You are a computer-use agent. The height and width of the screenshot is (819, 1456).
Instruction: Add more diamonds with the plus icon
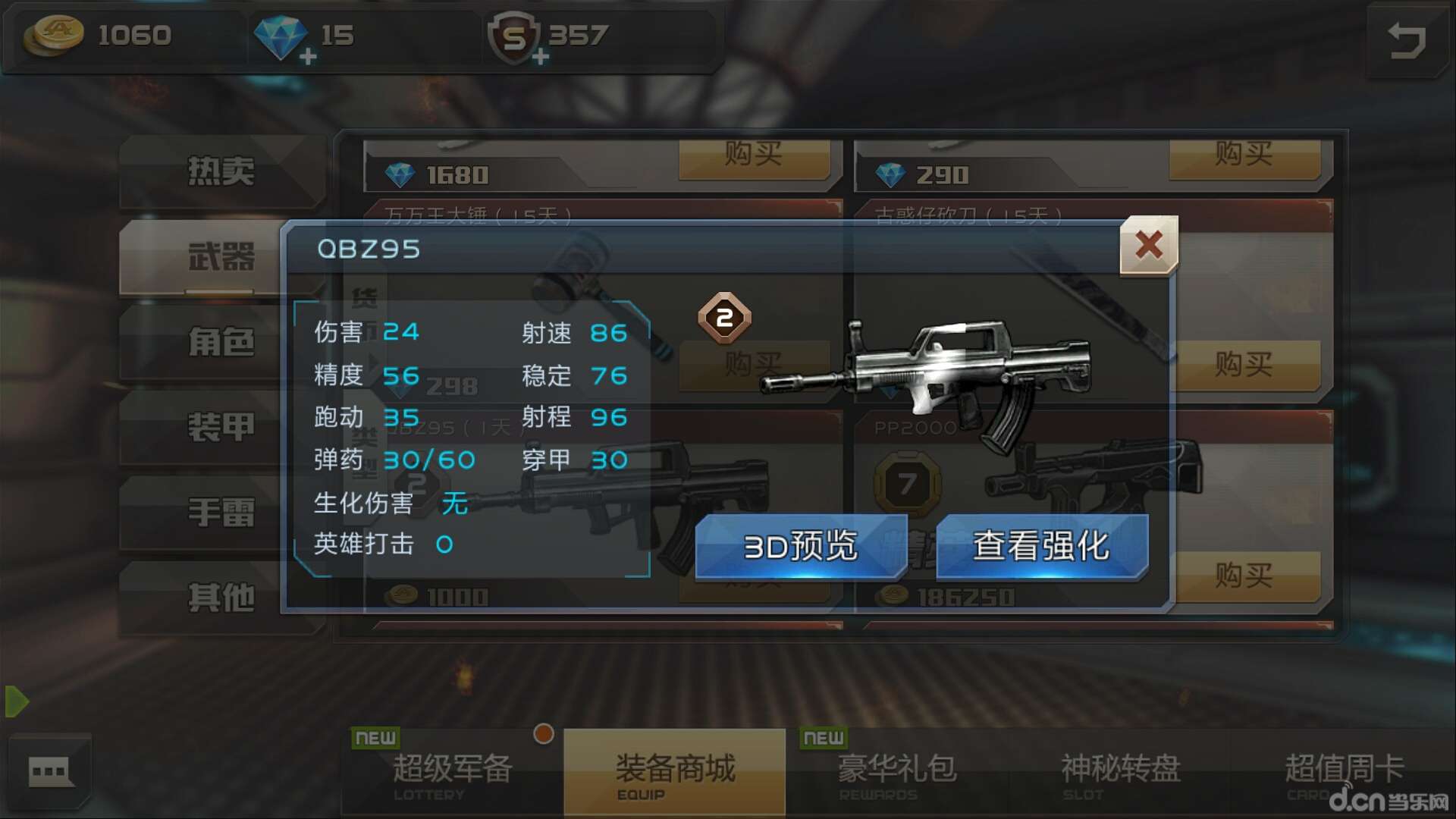(307, 57)
